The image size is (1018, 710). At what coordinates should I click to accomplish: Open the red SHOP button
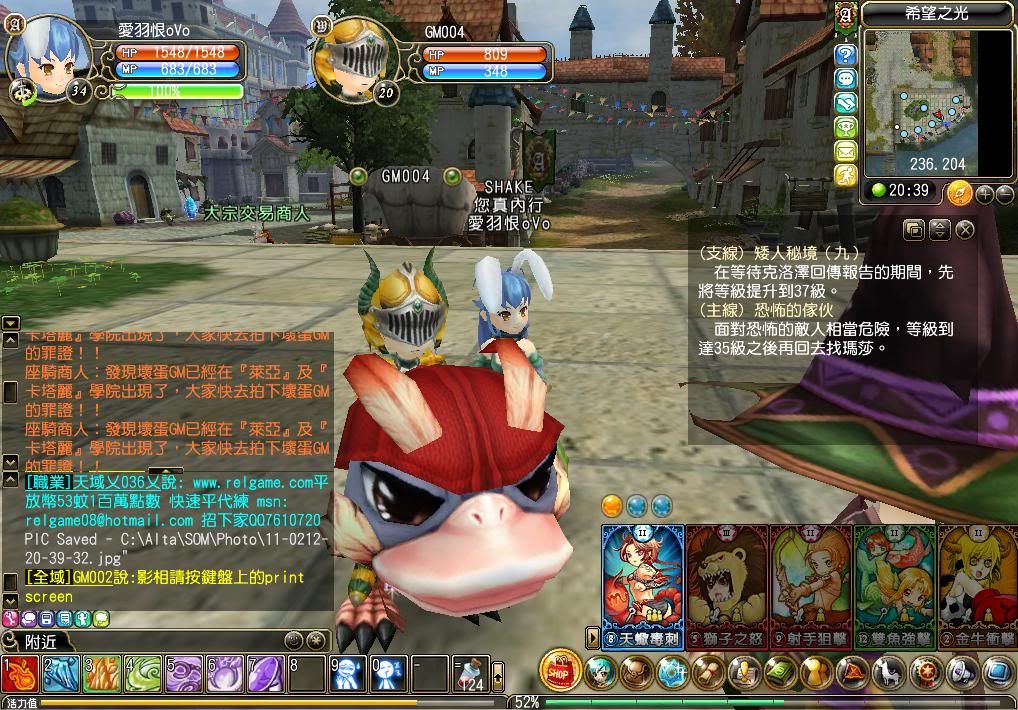click(560, 669)
